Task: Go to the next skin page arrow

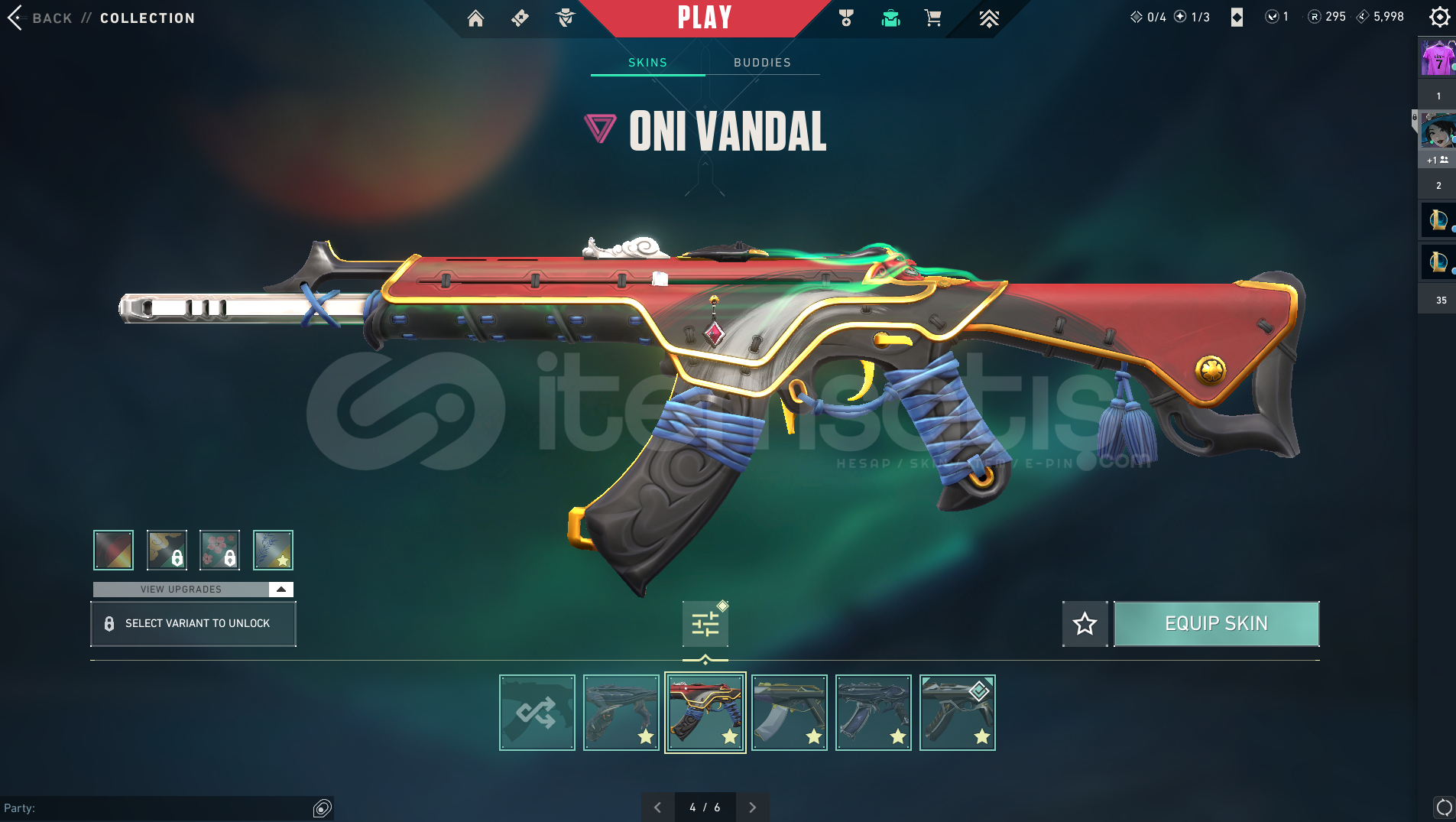Action: click(753, 807)
